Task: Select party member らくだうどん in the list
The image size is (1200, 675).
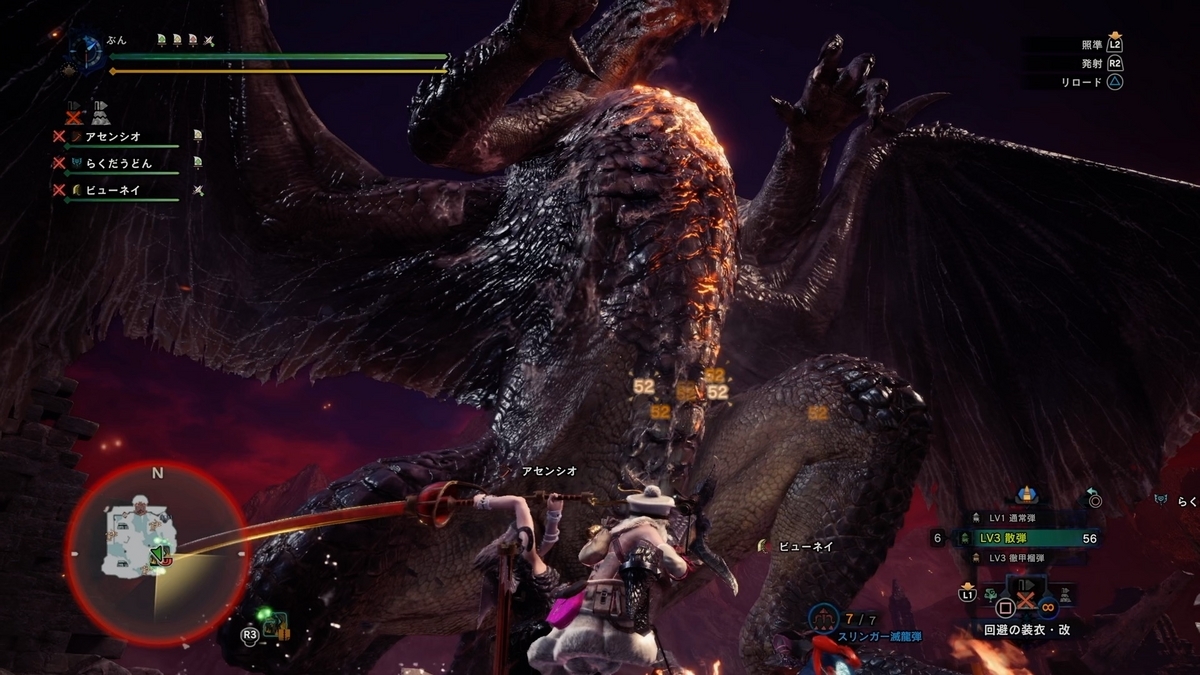Action: click(x=117, y=162)
